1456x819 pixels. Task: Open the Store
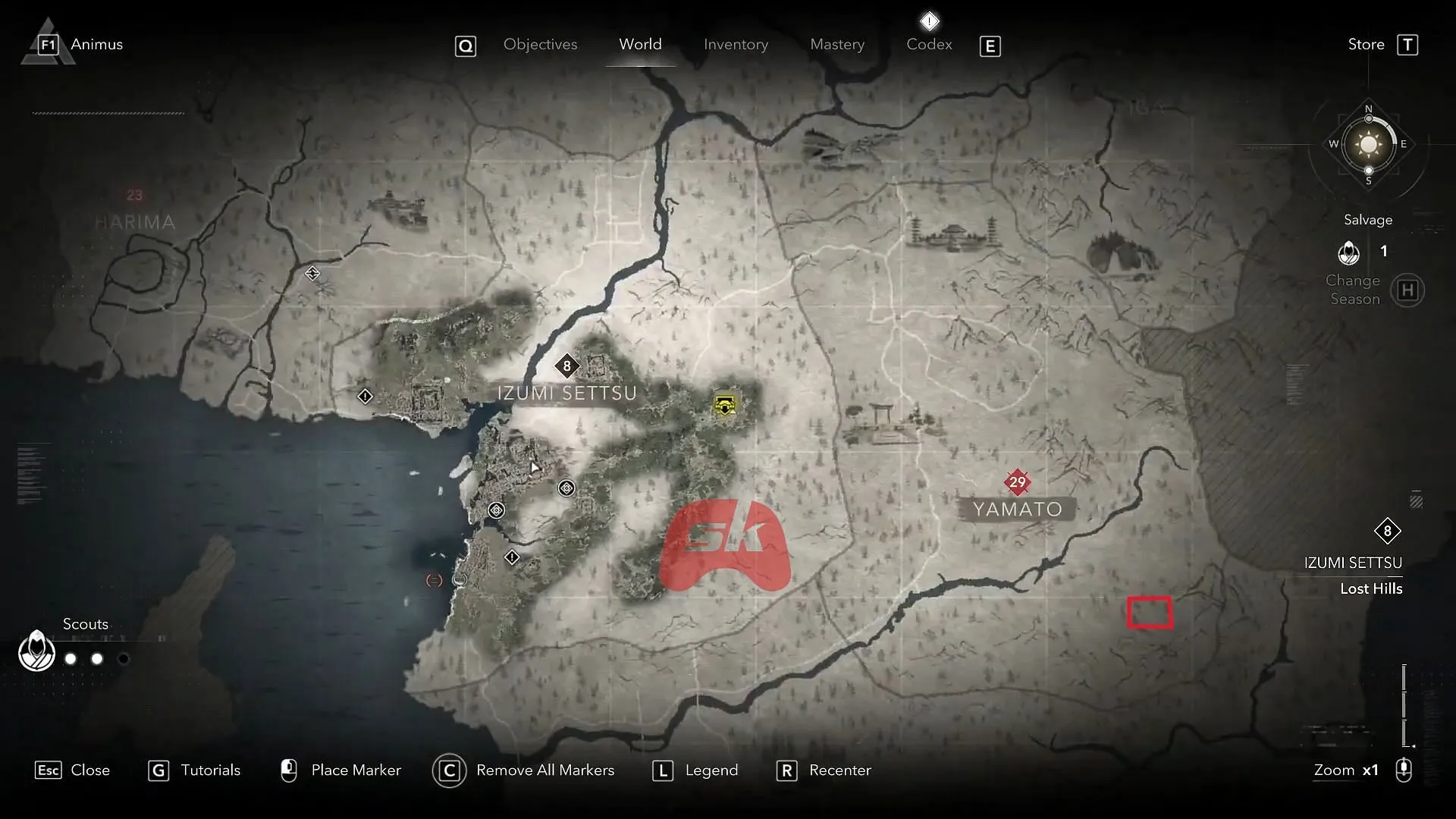[x=1365, y=44]
